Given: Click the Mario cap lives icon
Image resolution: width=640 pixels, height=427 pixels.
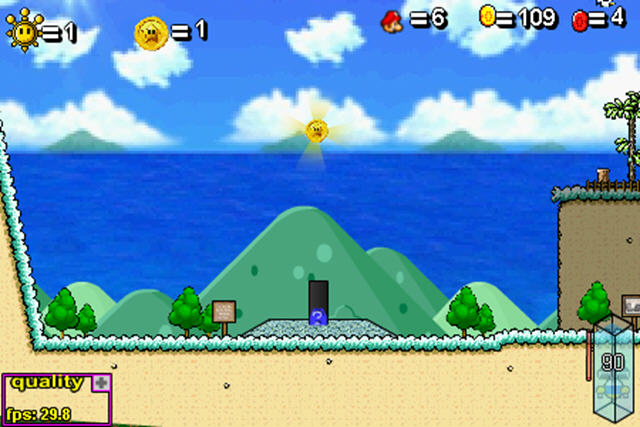Looking at the screenshot, I should [392, 18].
